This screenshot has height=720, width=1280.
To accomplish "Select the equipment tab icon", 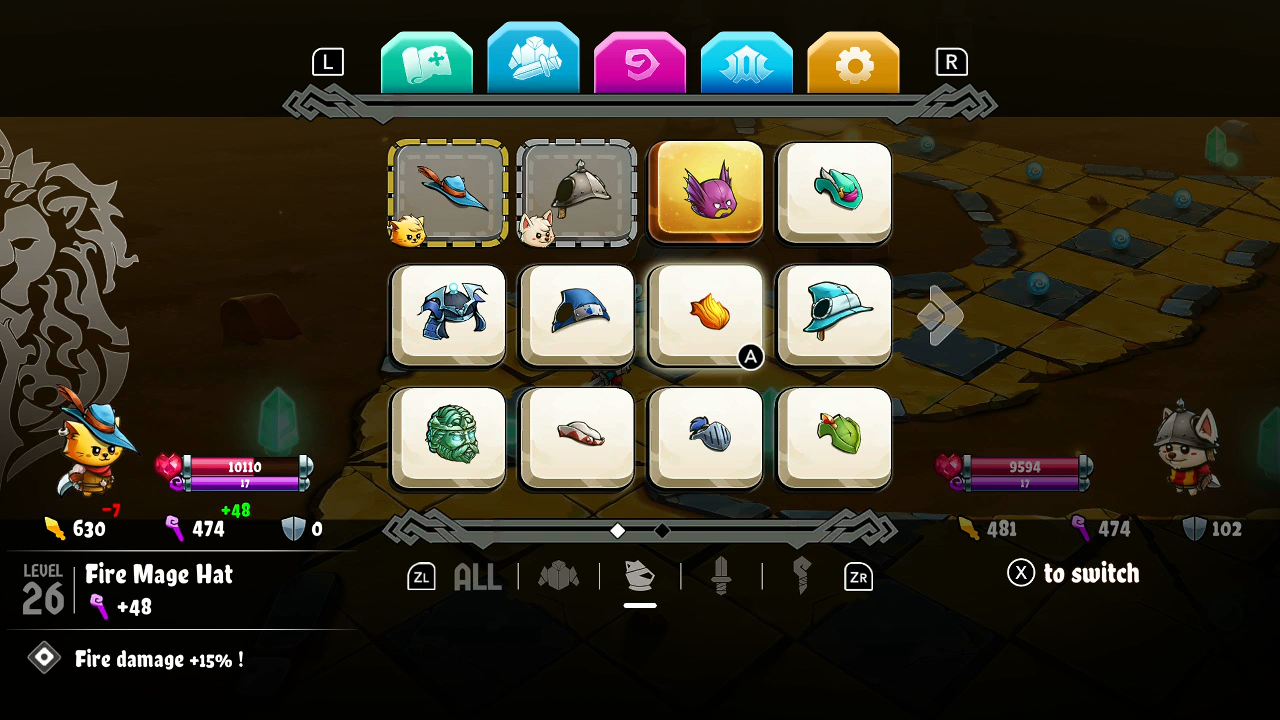I will click(x=533, y=60).
